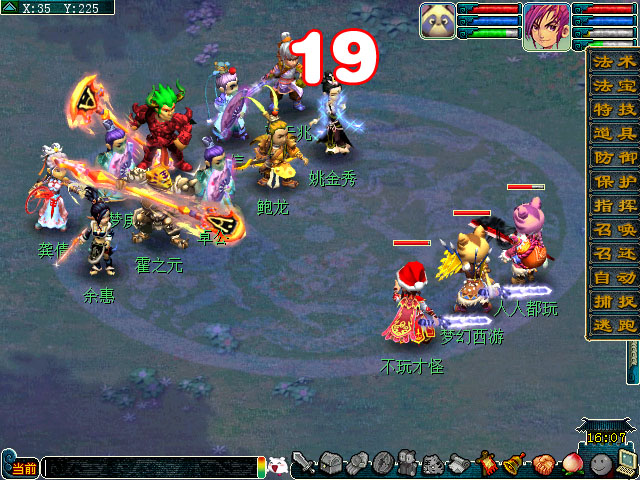640x480 pixels.
Task: Click the golden bell icon
Action: tap(515, 464)
